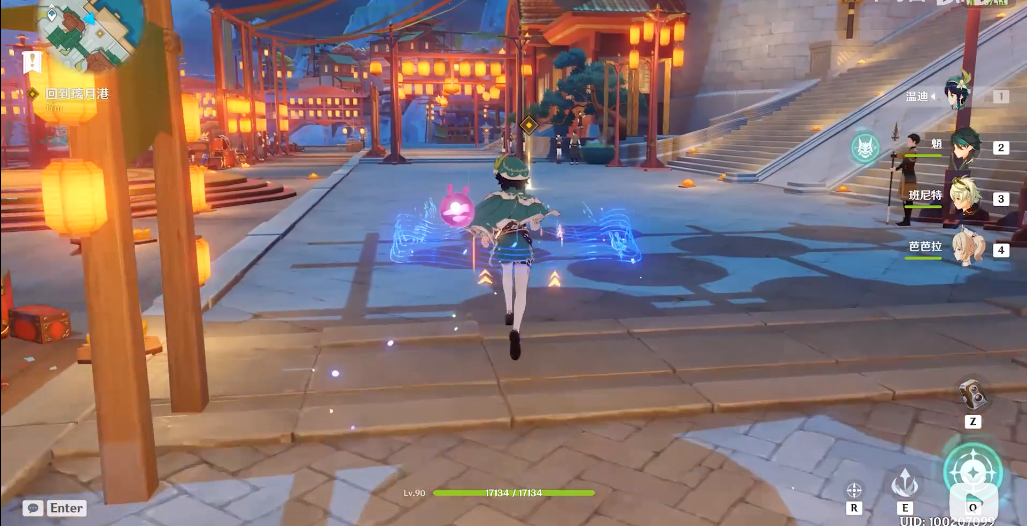Viewport: 1027px width, 526px height.
Task: Select the 回到璃月港 quest tracker
Action: [x=75, y=93]
